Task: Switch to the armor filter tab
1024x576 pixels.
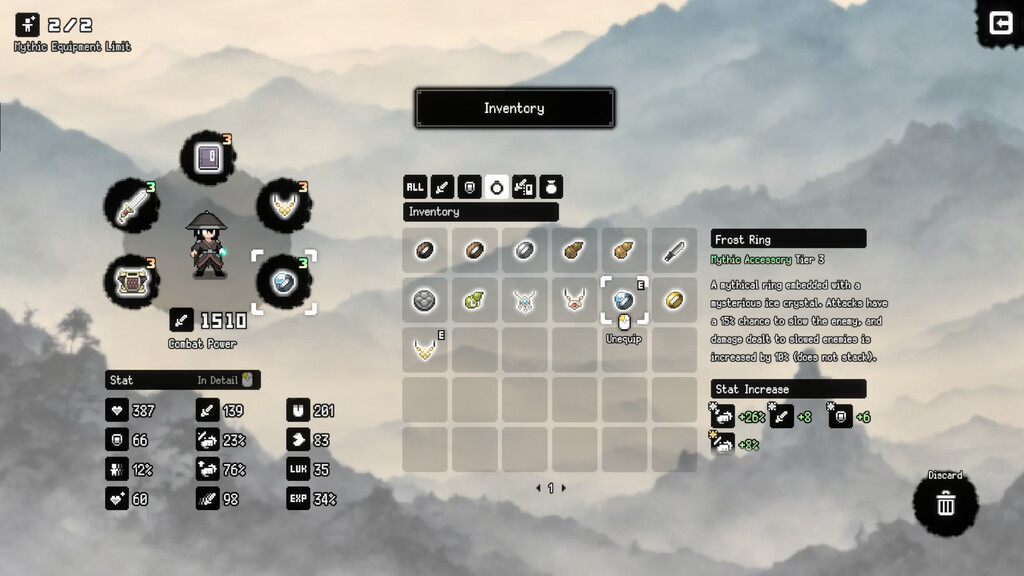Action: [x=469, y=186]
